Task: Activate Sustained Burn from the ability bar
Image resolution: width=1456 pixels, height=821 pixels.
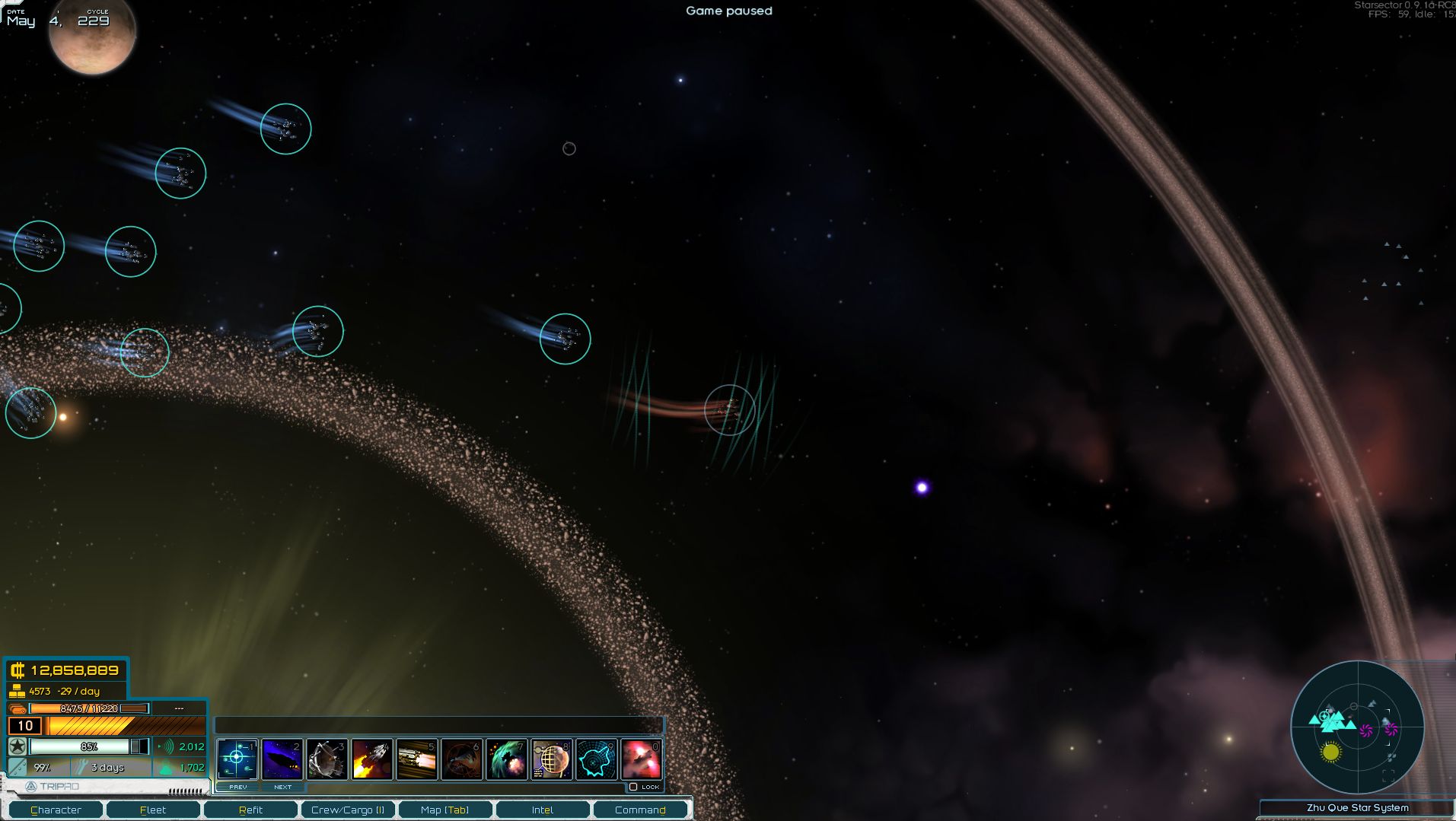Action: pos(418,758)
